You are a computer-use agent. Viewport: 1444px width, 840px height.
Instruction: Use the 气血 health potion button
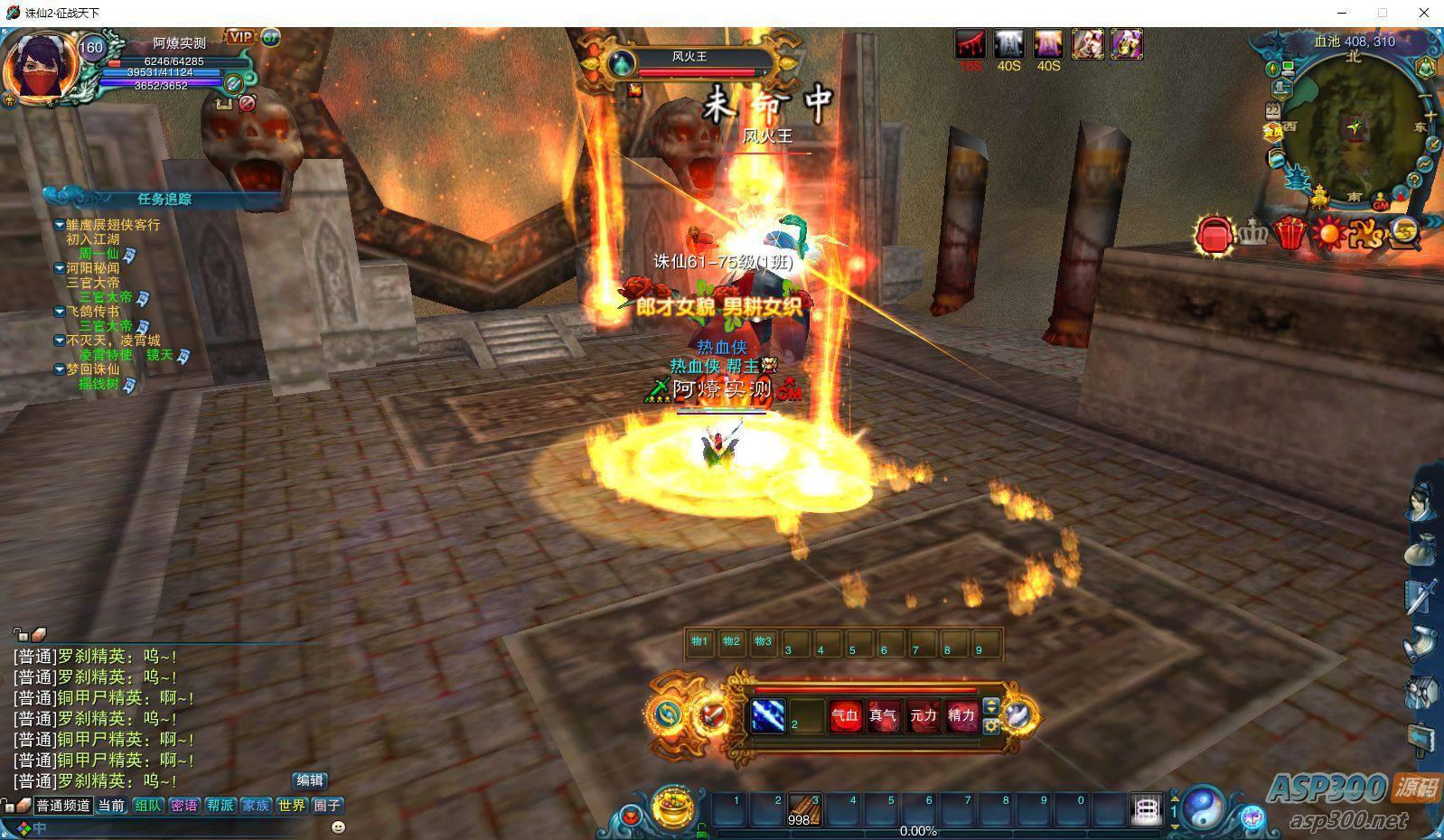(x=846, y=716)
